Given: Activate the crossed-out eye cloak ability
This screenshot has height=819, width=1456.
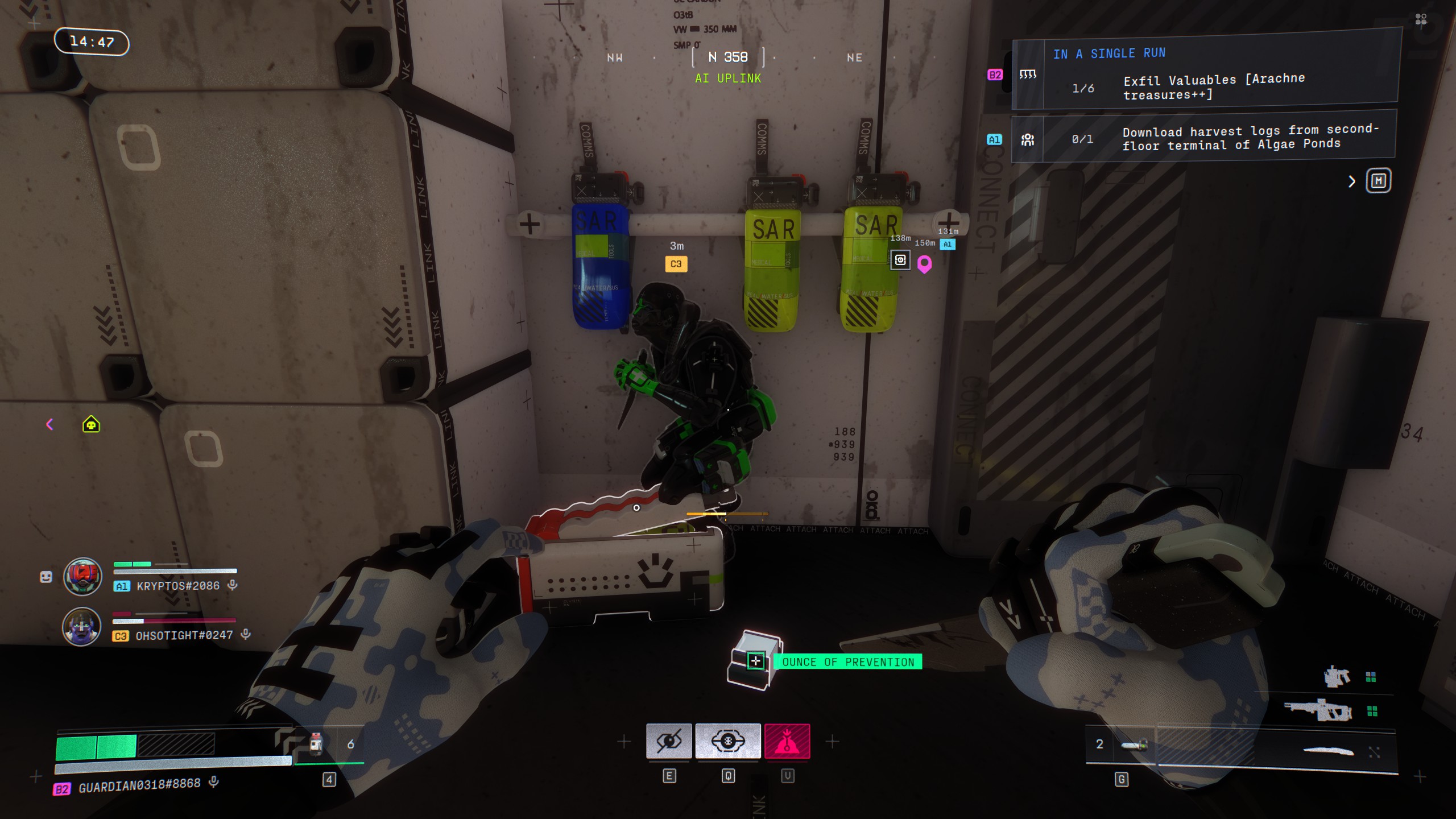Looking at the screenshot, I should click(x=669, y=741).
